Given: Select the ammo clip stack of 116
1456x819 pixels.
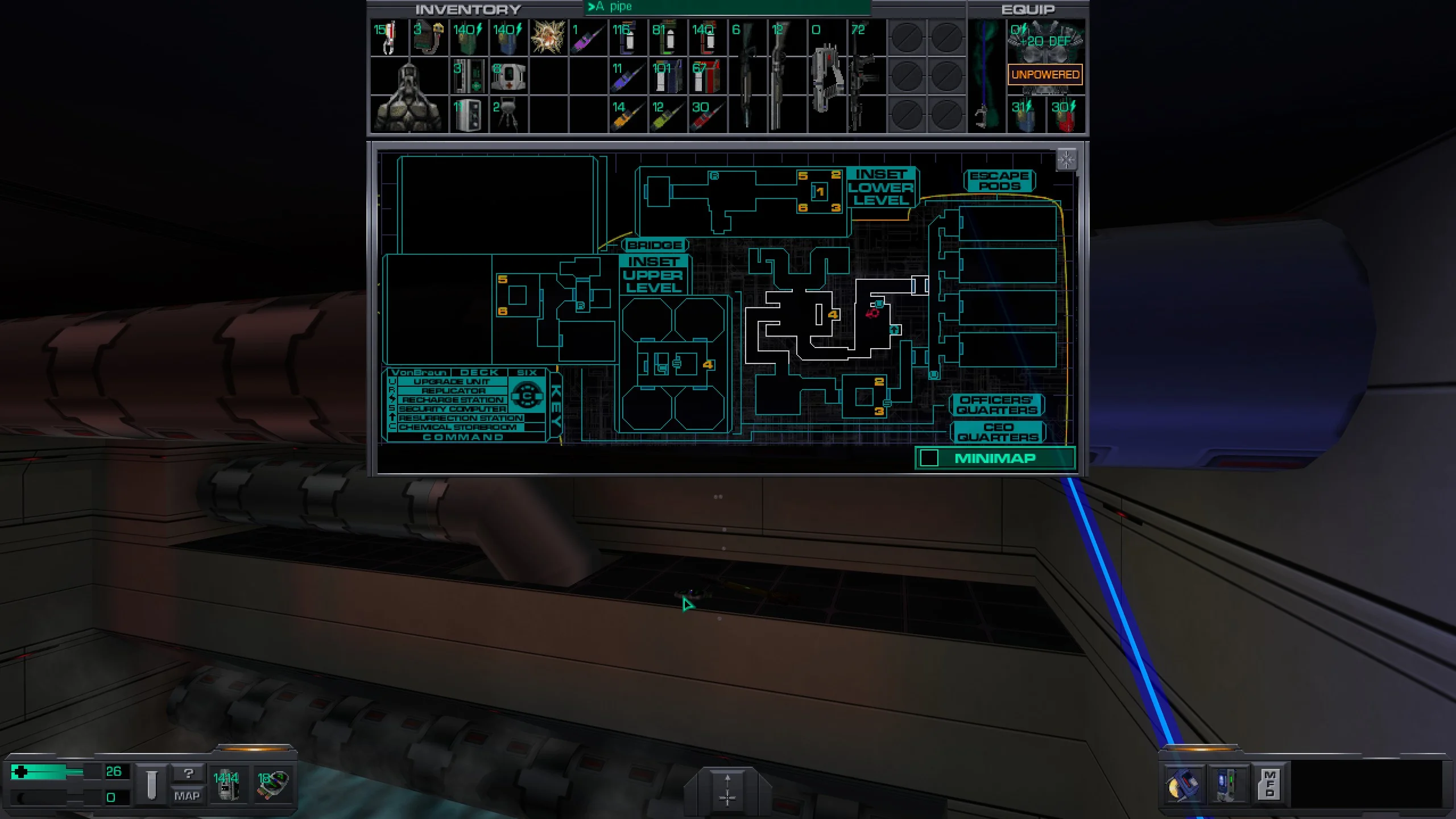Looking at the screenshot, I should coord(627,38).
